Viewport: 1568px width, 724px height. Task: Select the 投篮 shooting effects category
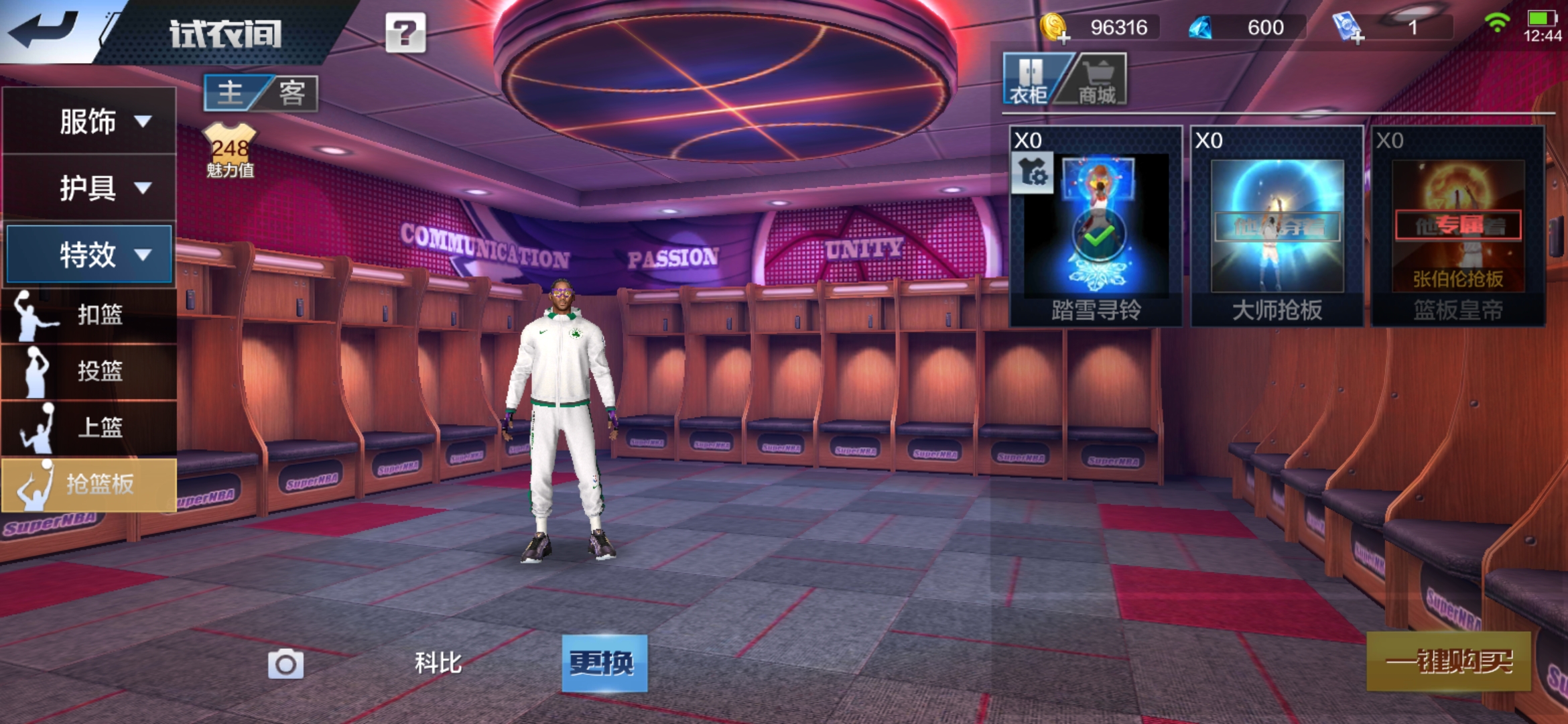[90, 371]
